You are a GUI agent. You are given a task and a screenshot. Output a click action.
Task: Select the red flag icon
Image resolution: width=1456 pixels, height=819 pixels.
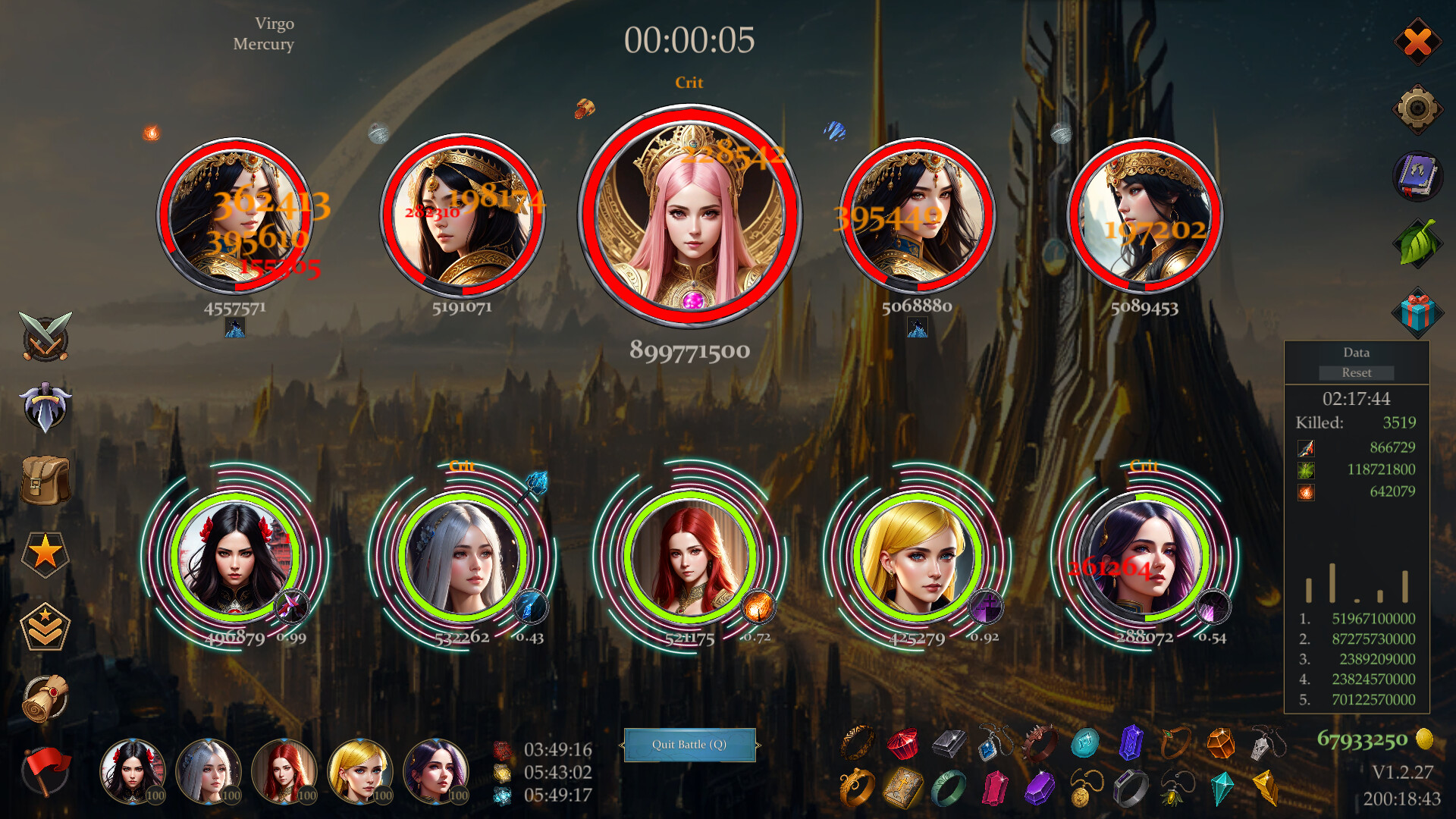(47, 766)
